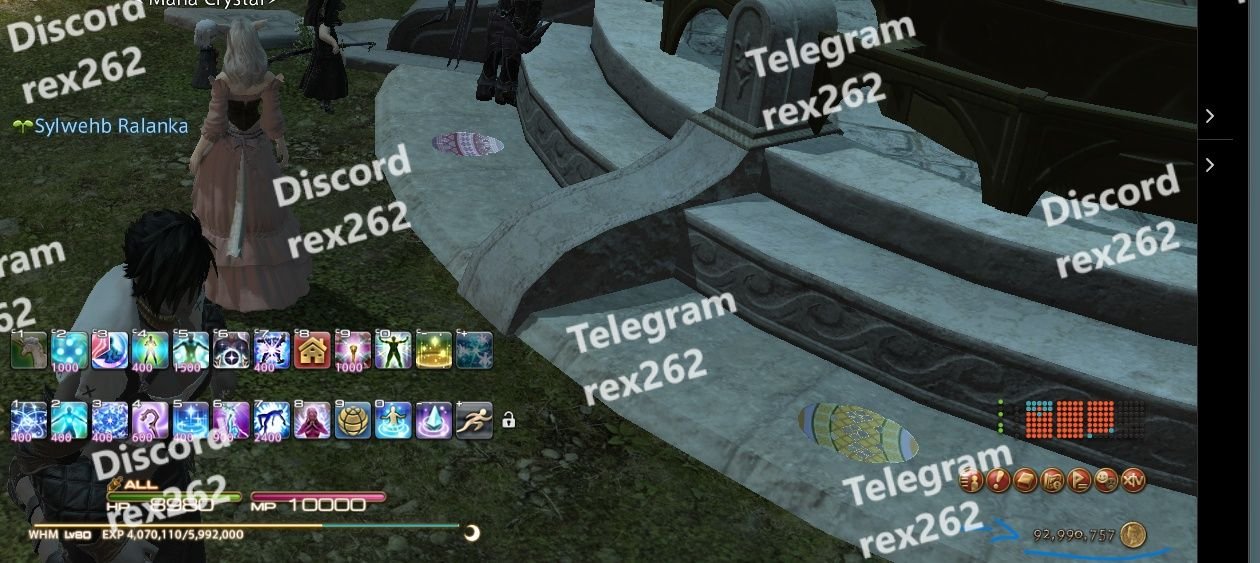The image size is (1260, 563).
Task: Cast the 2400 MP raise spell
Action: [x=271, y=420]
